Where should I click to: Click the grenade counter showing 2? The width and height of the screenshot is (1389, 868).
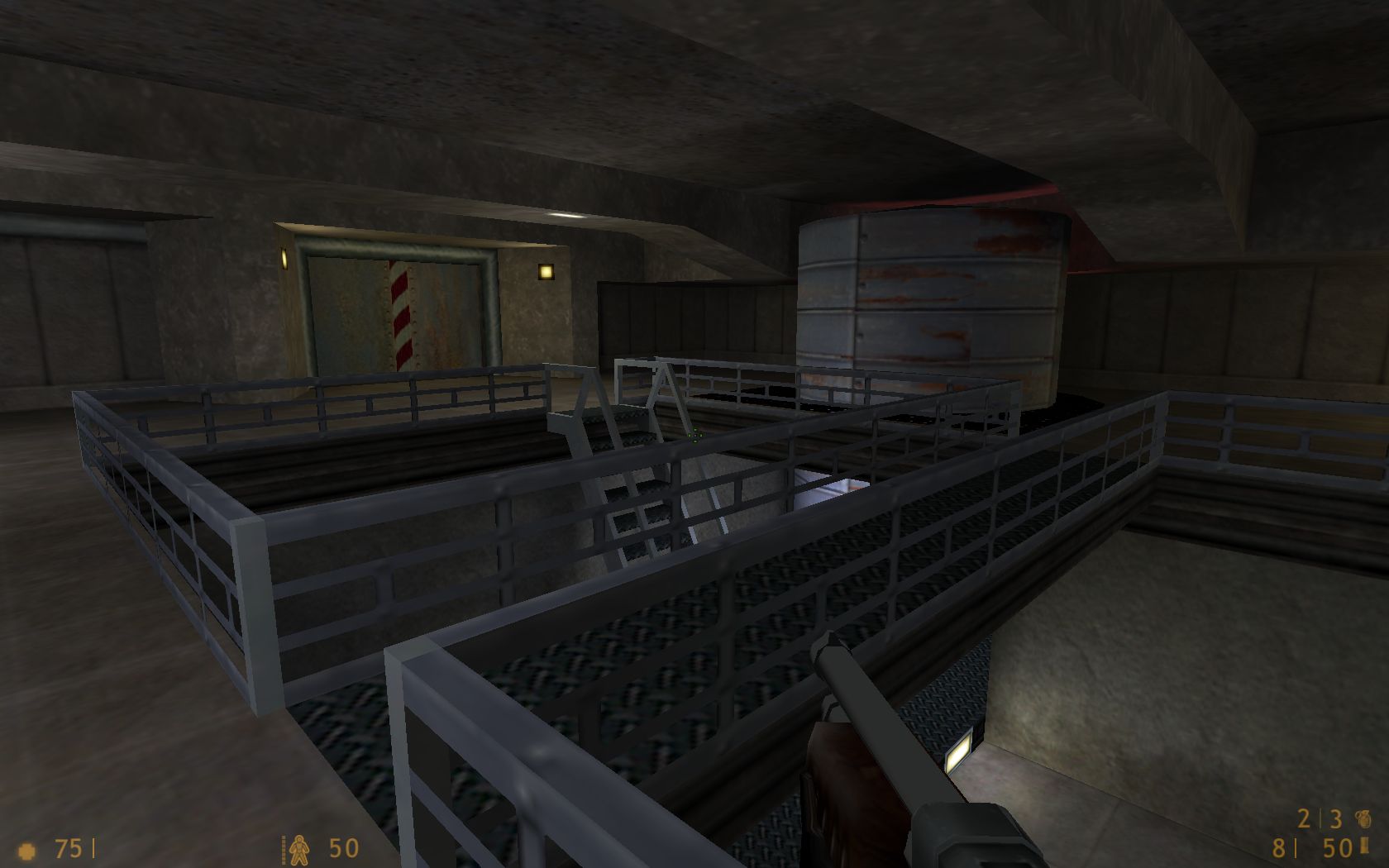(1303, 818)
